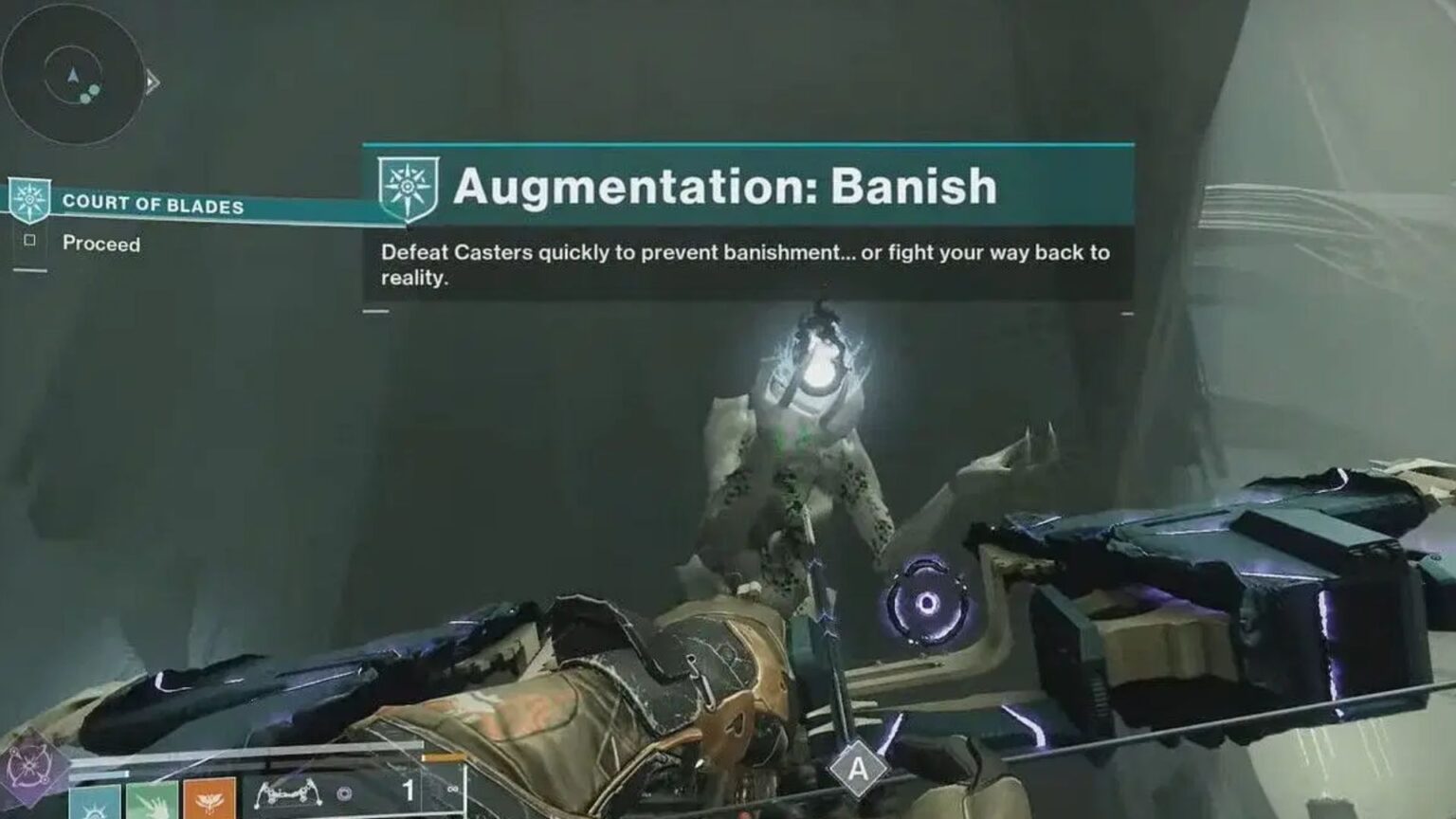Click the Proceed objective label
The image size is (1456, 819).
[x=101, y=243]
